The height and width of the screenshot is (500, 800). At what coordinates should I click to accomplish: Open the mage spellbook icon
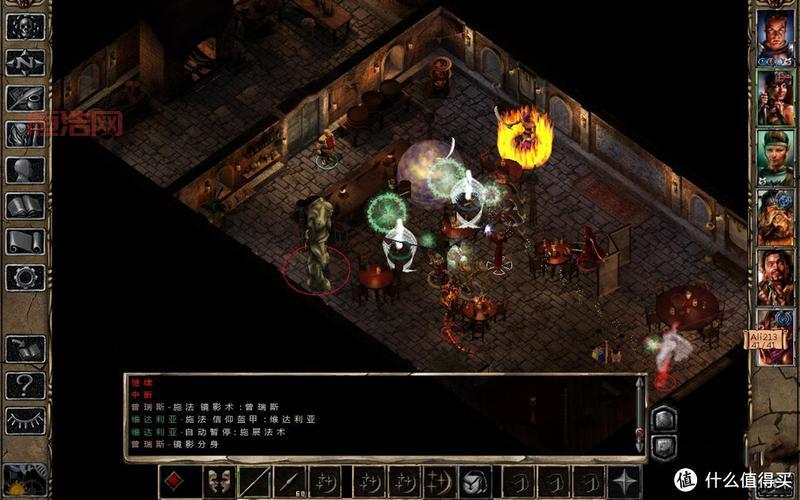pos(25,206)
